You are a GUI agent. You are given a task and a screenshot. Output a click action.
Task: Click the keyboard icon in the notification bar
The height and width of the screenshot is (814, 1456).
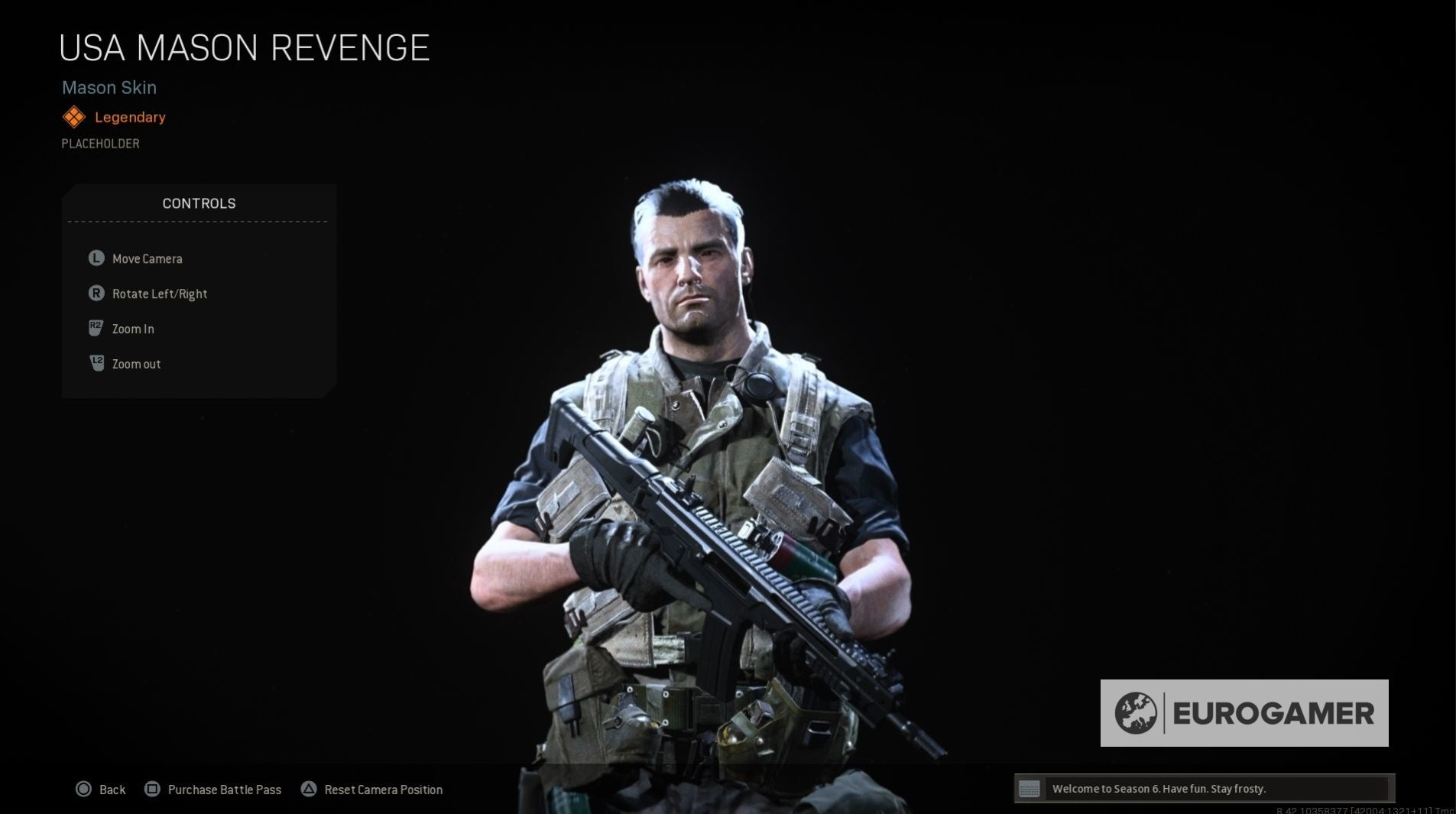pos(1030,788)
